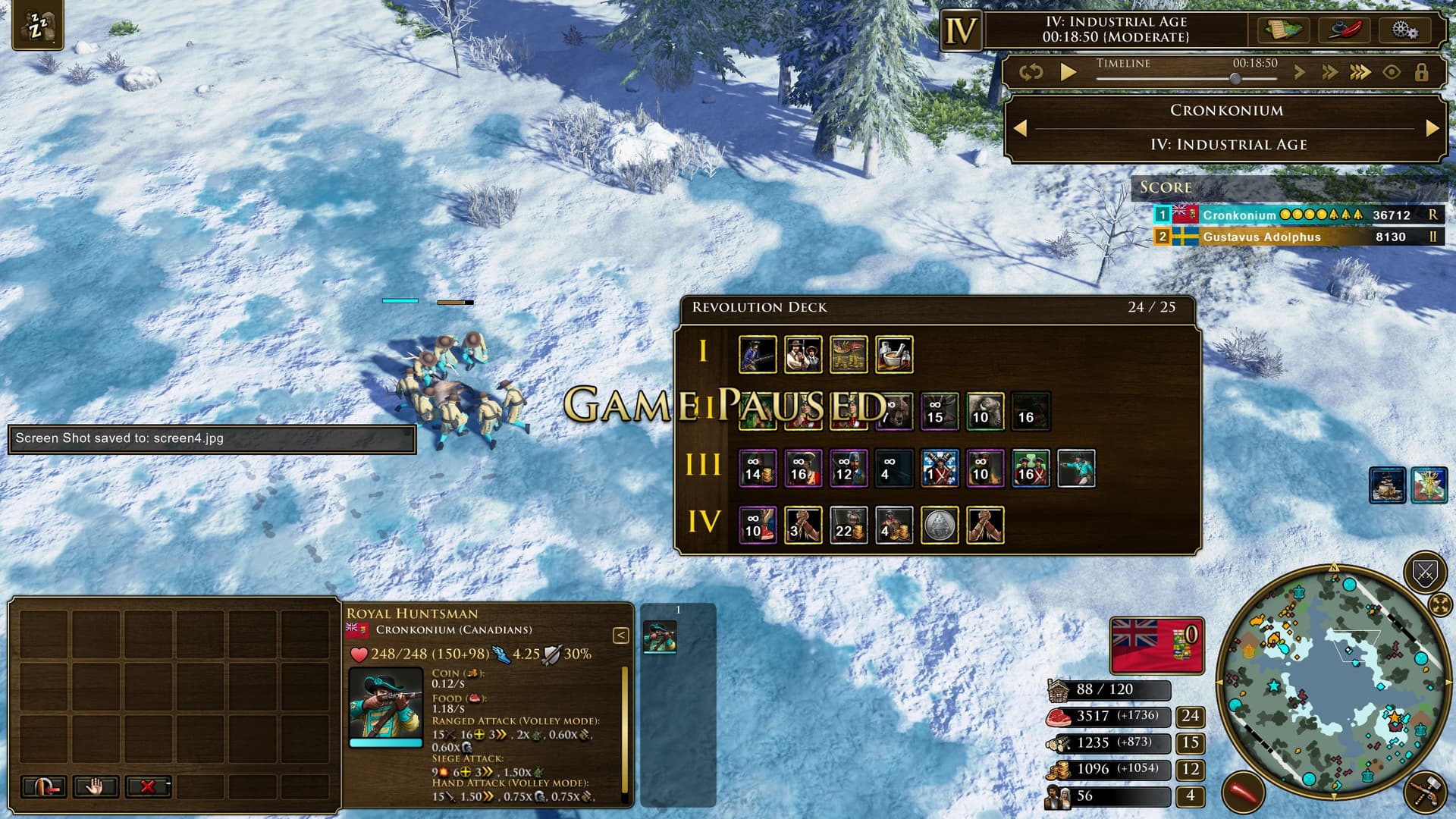Select the mortar and pestle deck card
1456x819 pixels.
click(894, 355)
